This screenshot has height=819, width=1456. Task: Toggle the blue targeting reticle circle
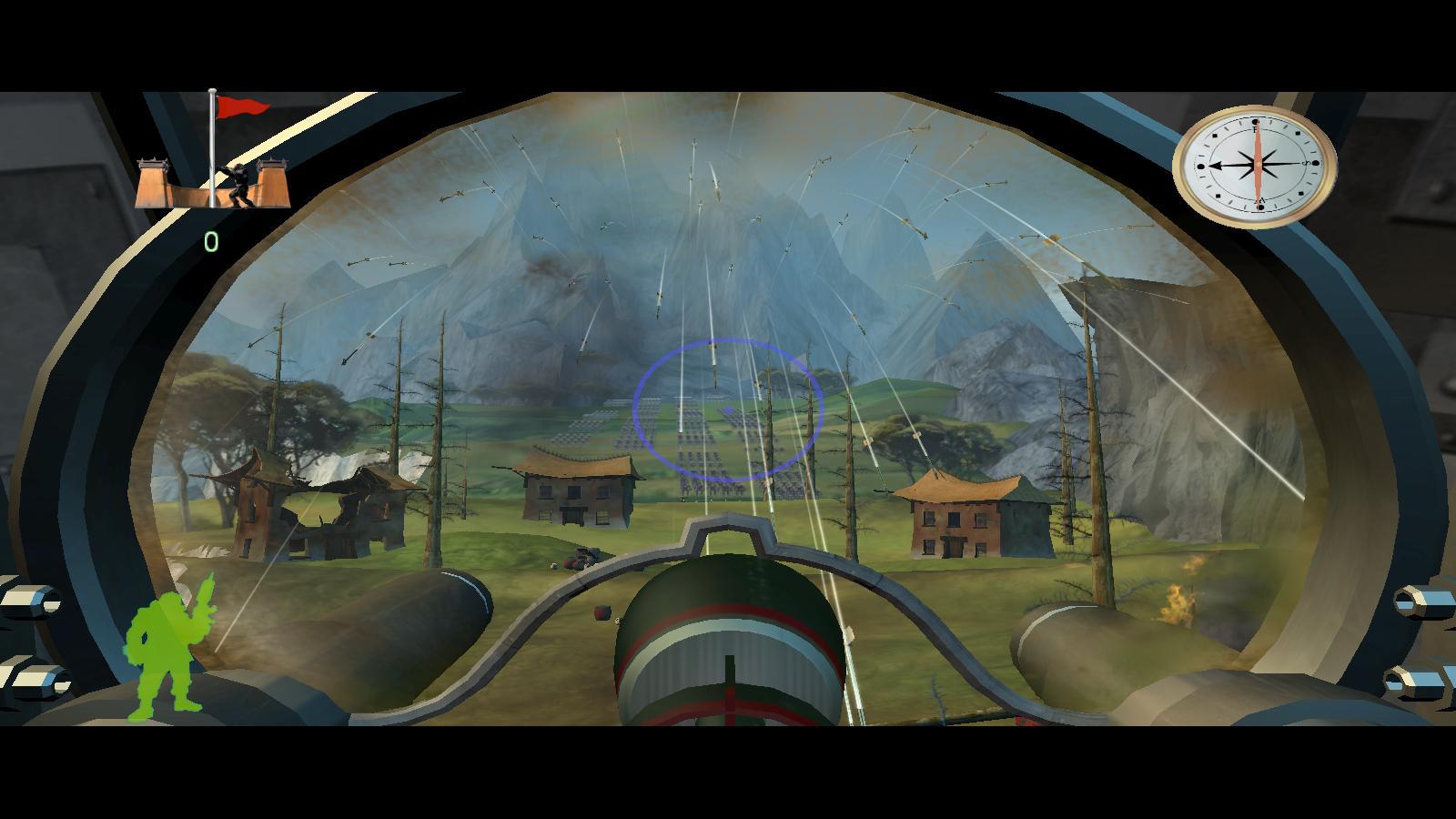pos(728,408)
